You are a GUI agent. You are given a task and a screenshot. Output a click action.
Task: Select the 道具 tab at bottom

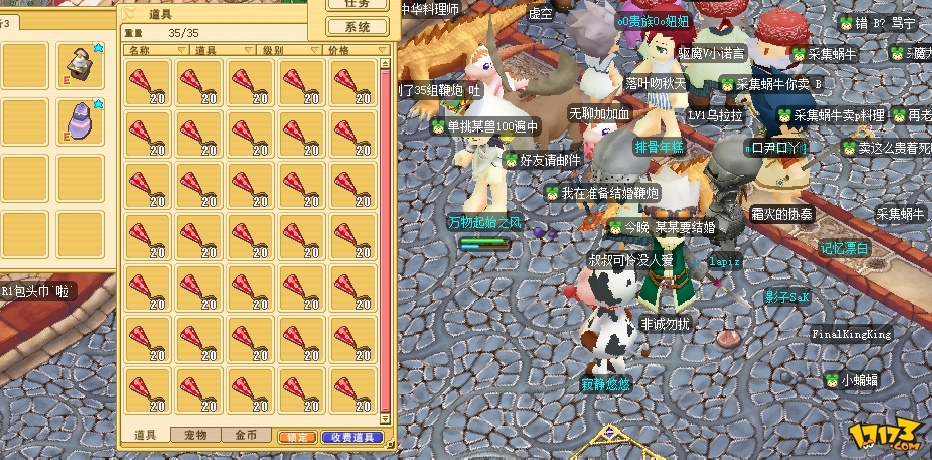[x=145, y=436]
